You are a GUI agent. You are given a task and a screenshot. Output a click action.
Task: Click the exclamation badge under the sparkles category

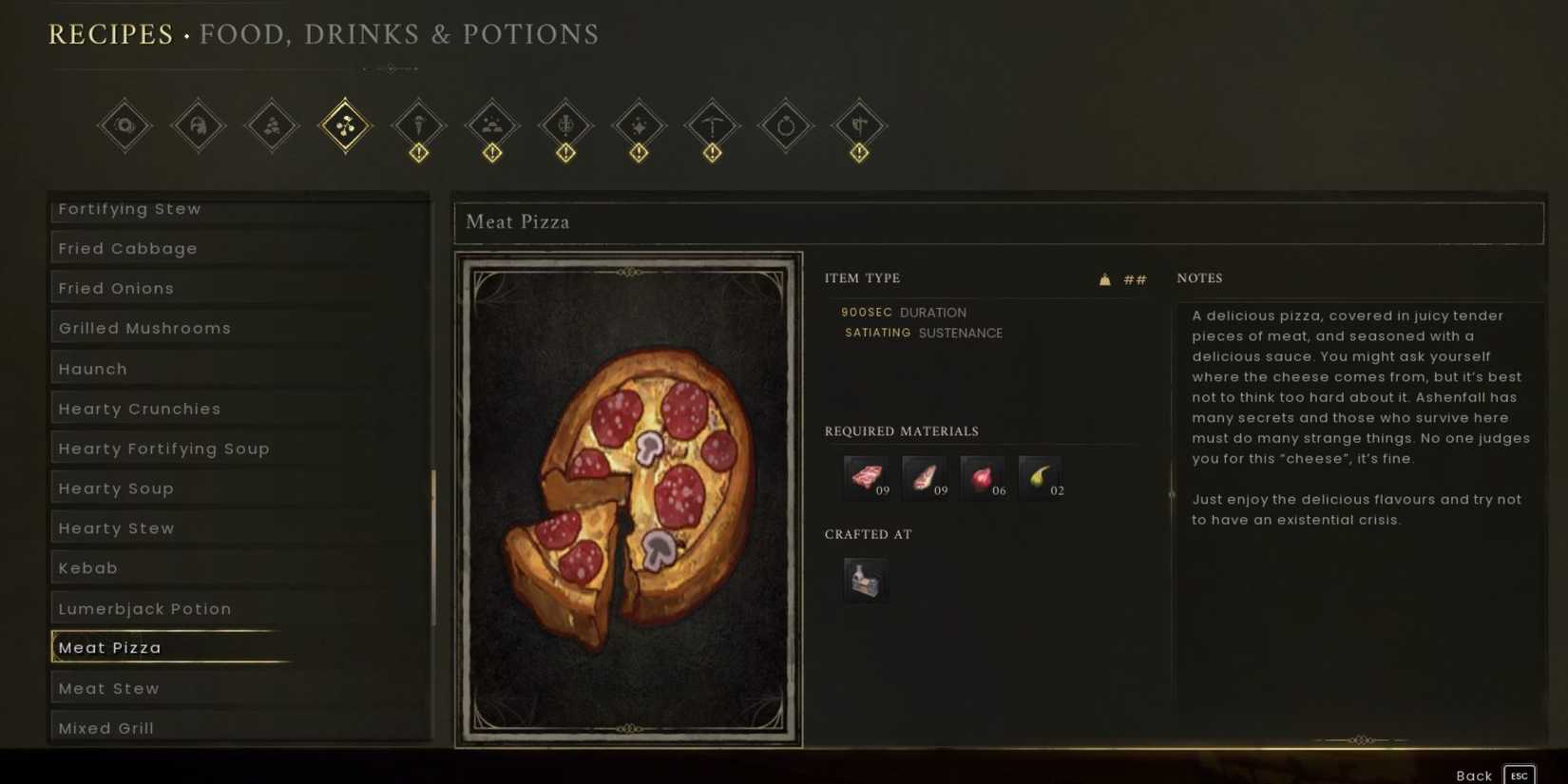[x=639, y=151]
